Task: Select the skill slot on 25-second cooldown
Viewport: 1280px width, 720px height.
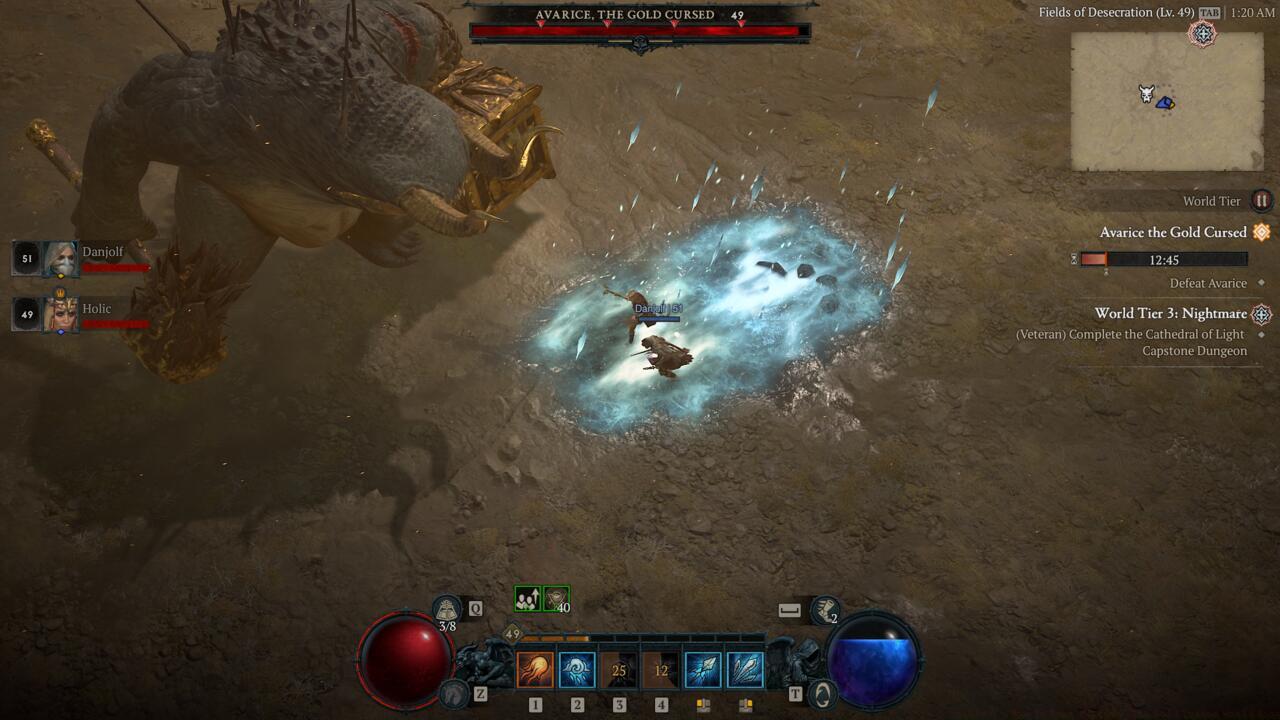Action: (x=619, y=670)
